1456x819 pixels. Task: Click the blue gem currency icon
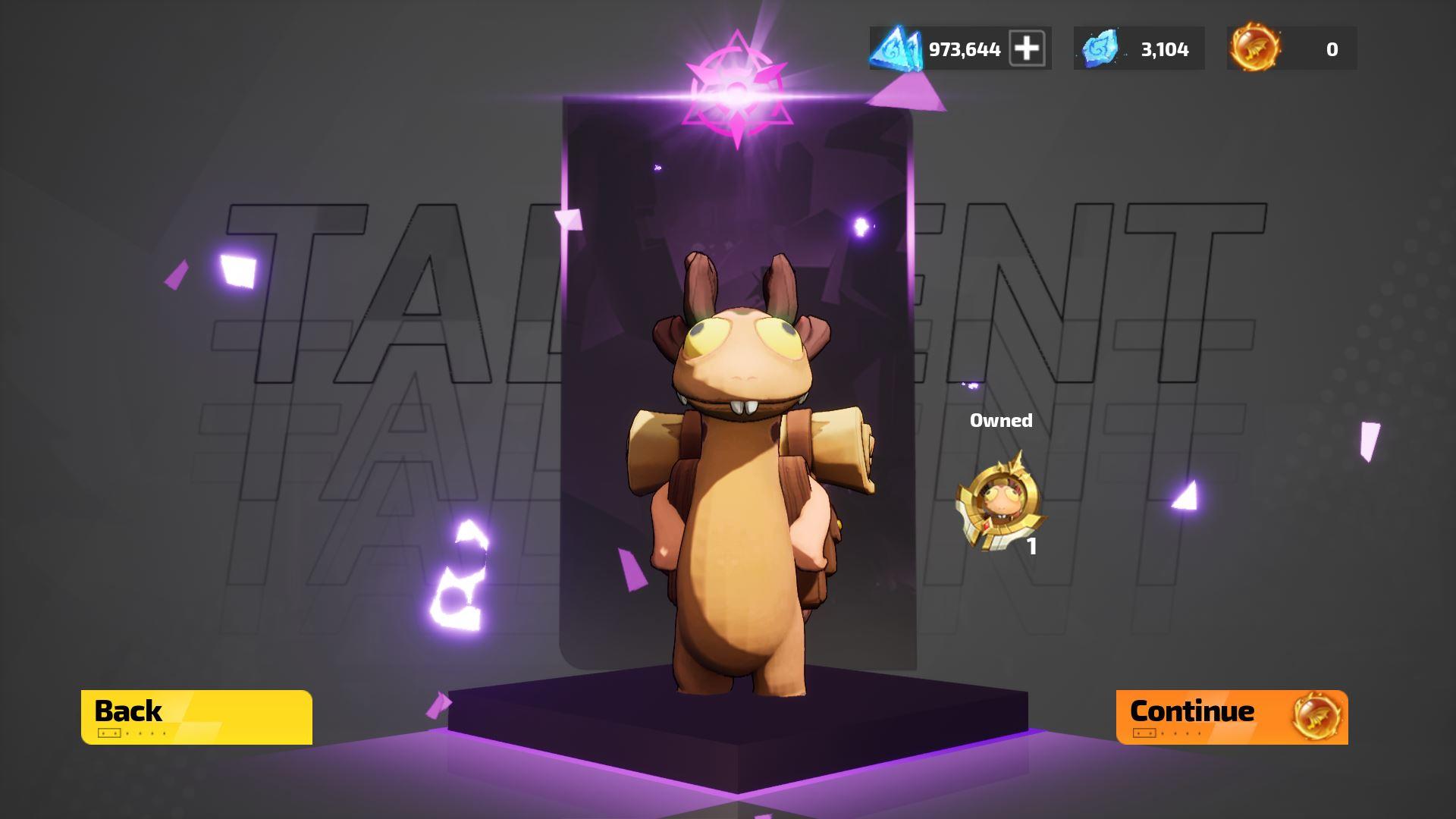[895, 49]
